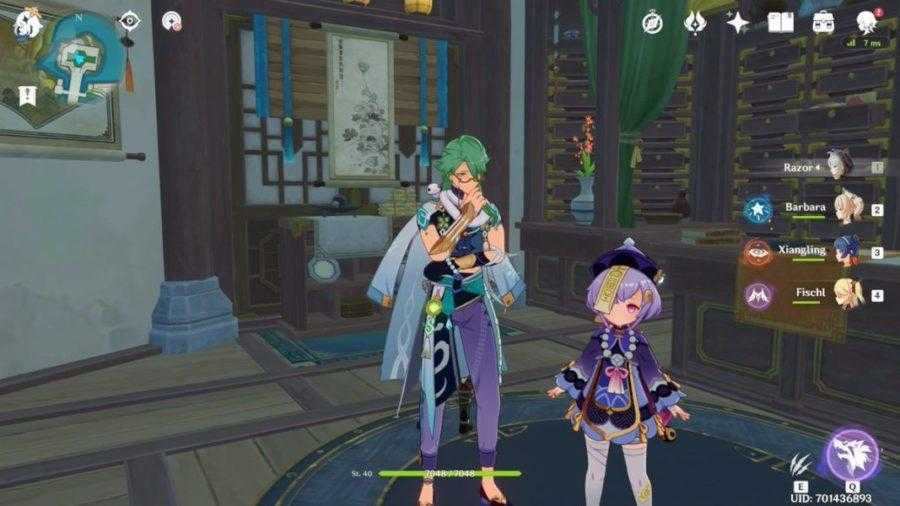Switch to Fischl
The height and width of the screenshot is (506, 900).
(845, 294)
